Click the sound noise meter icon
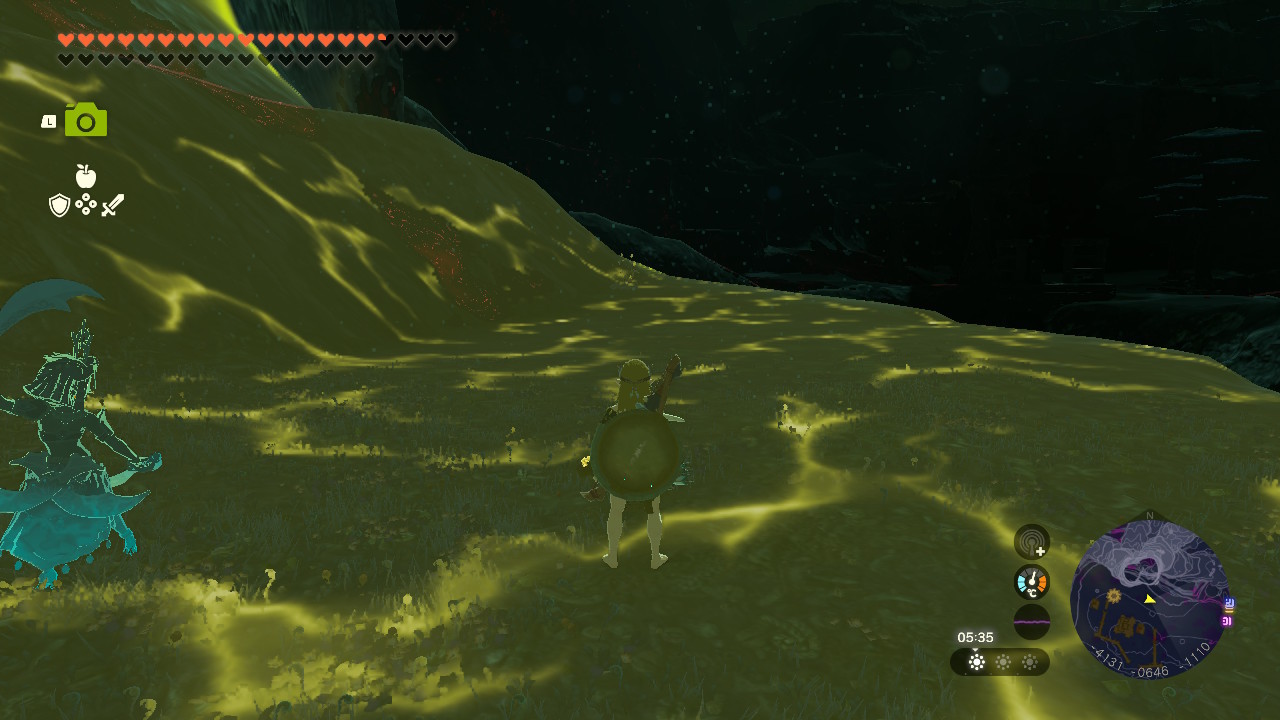Image resolution: width=1280 pixels, height=720 pixels. (x=1032, y=622)
